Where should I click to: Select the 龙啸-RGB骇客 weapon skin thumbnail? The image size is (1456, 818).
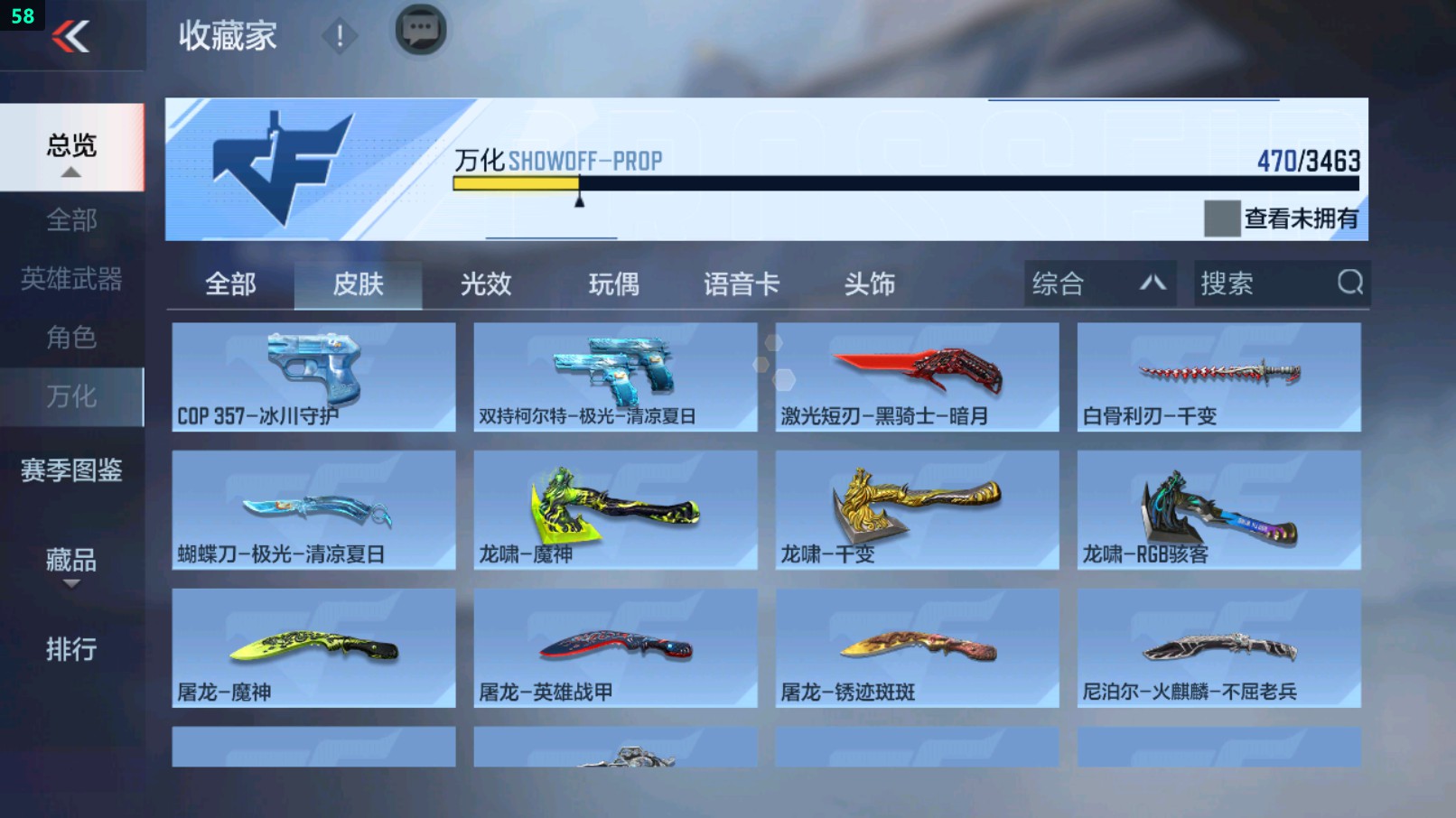[1218, 510]
